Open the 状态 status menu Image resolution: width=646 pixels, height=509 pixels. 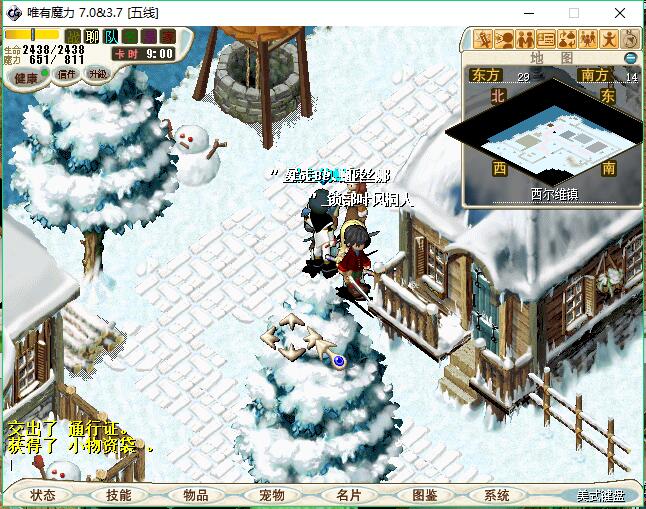tap(43, 495)
